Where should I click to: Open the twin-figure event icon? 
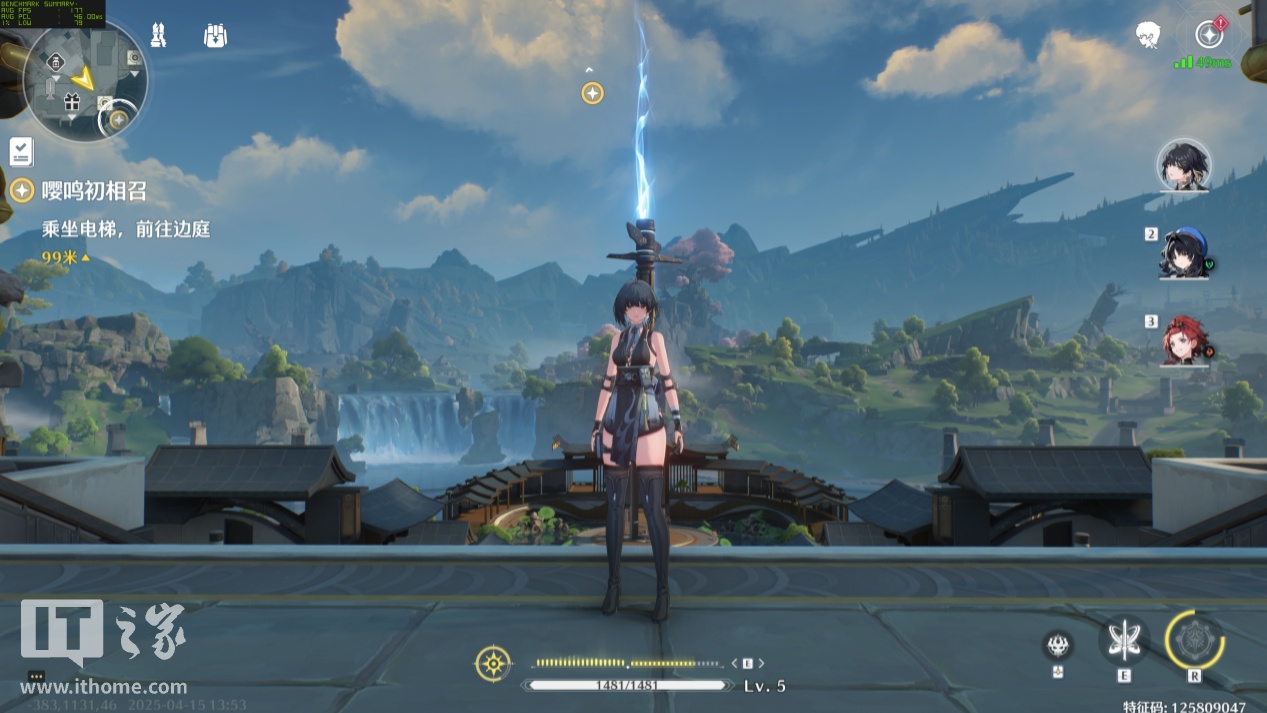(157, 36)
